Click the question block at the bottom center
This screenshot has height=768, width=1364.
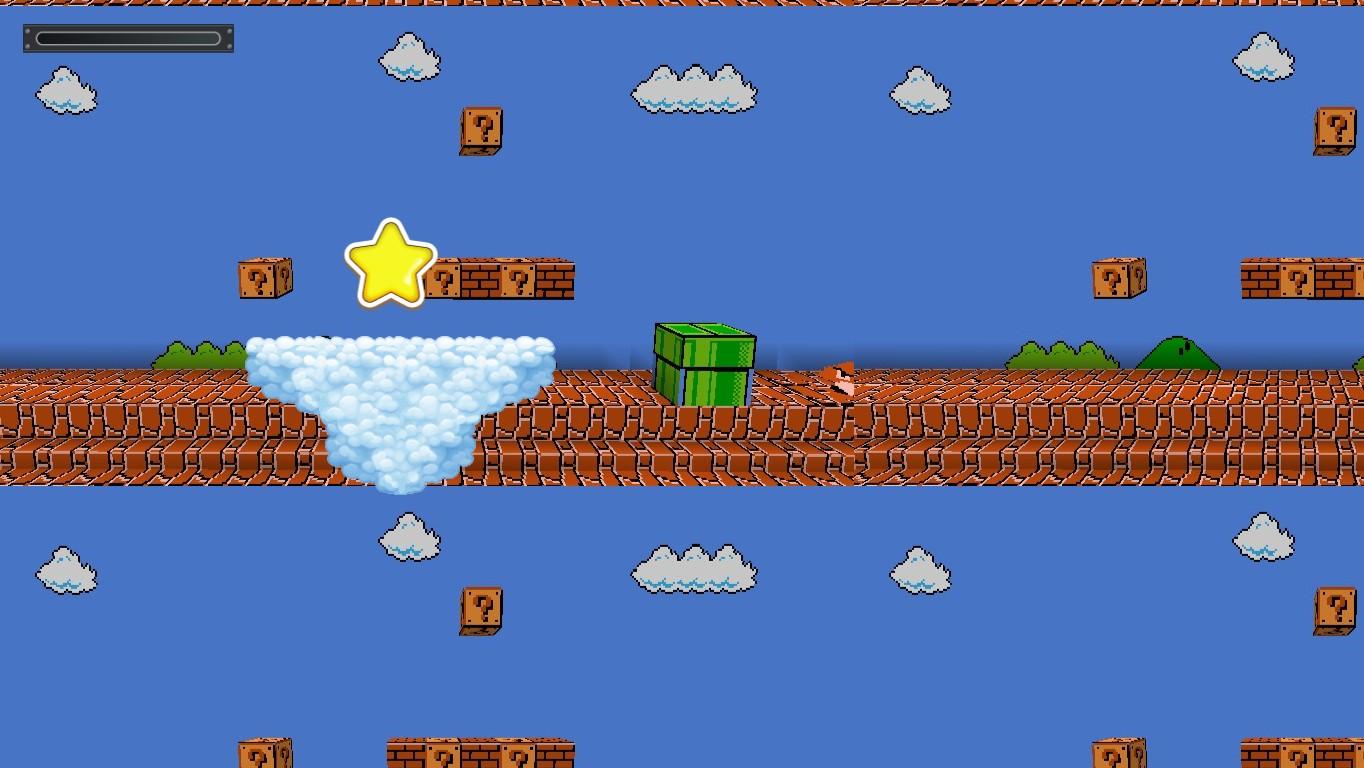click(x=484, y=610)
